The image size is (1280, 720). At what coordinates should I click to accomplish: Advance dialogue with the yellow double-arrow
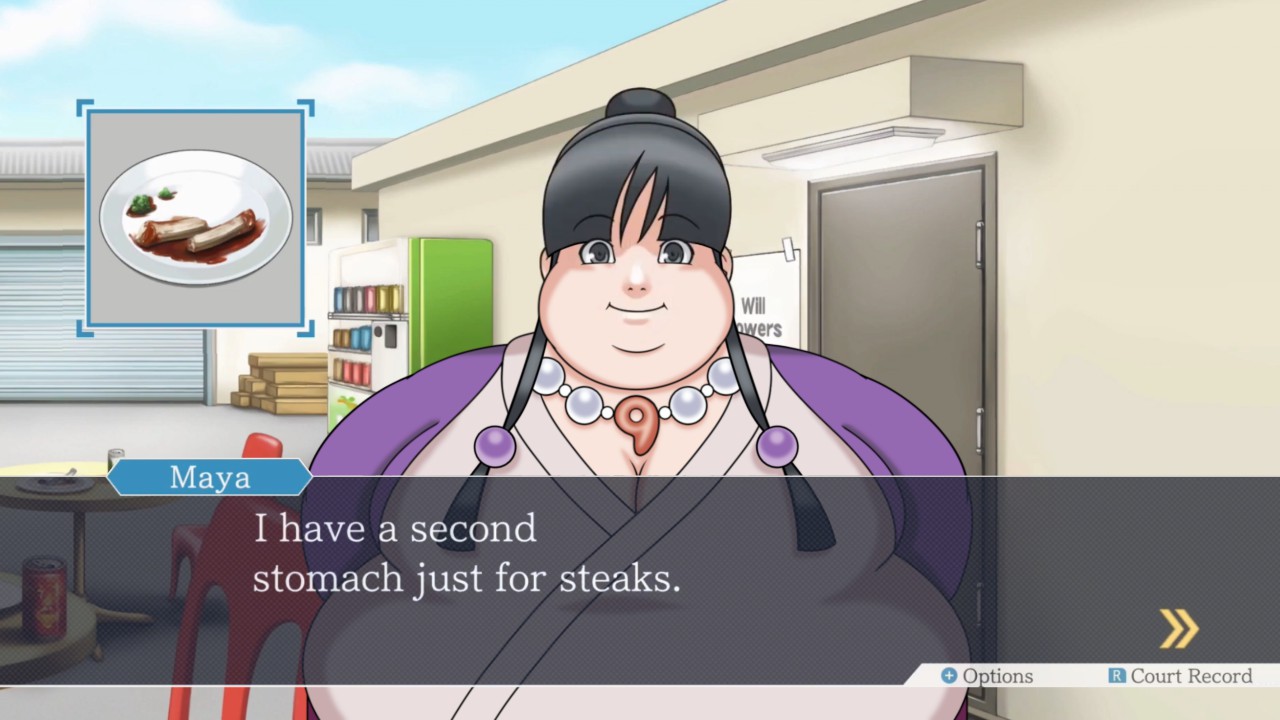[x=1179, y=629]
